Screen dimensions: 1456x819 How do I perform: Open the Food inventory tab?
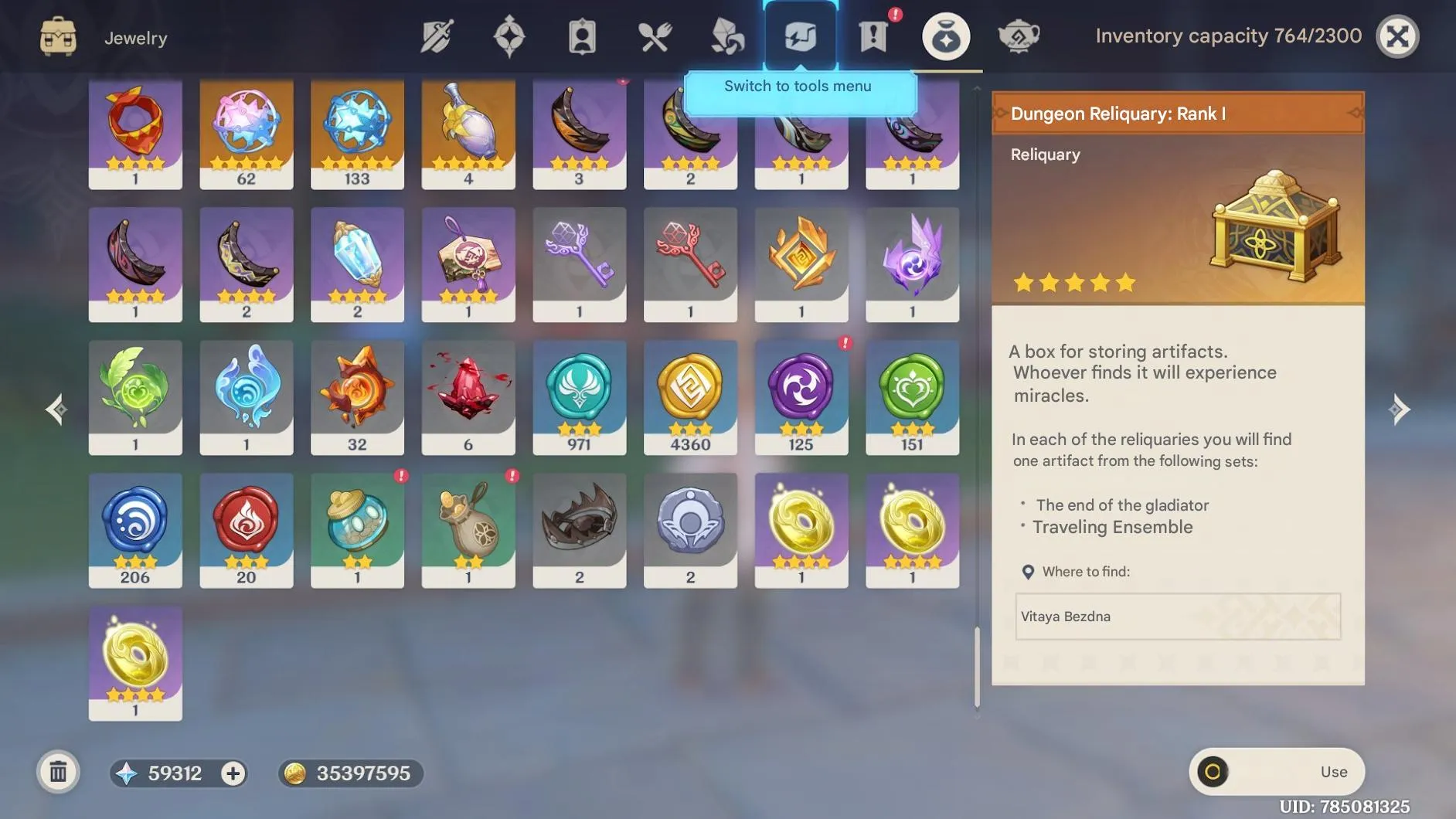pos(655,36)
